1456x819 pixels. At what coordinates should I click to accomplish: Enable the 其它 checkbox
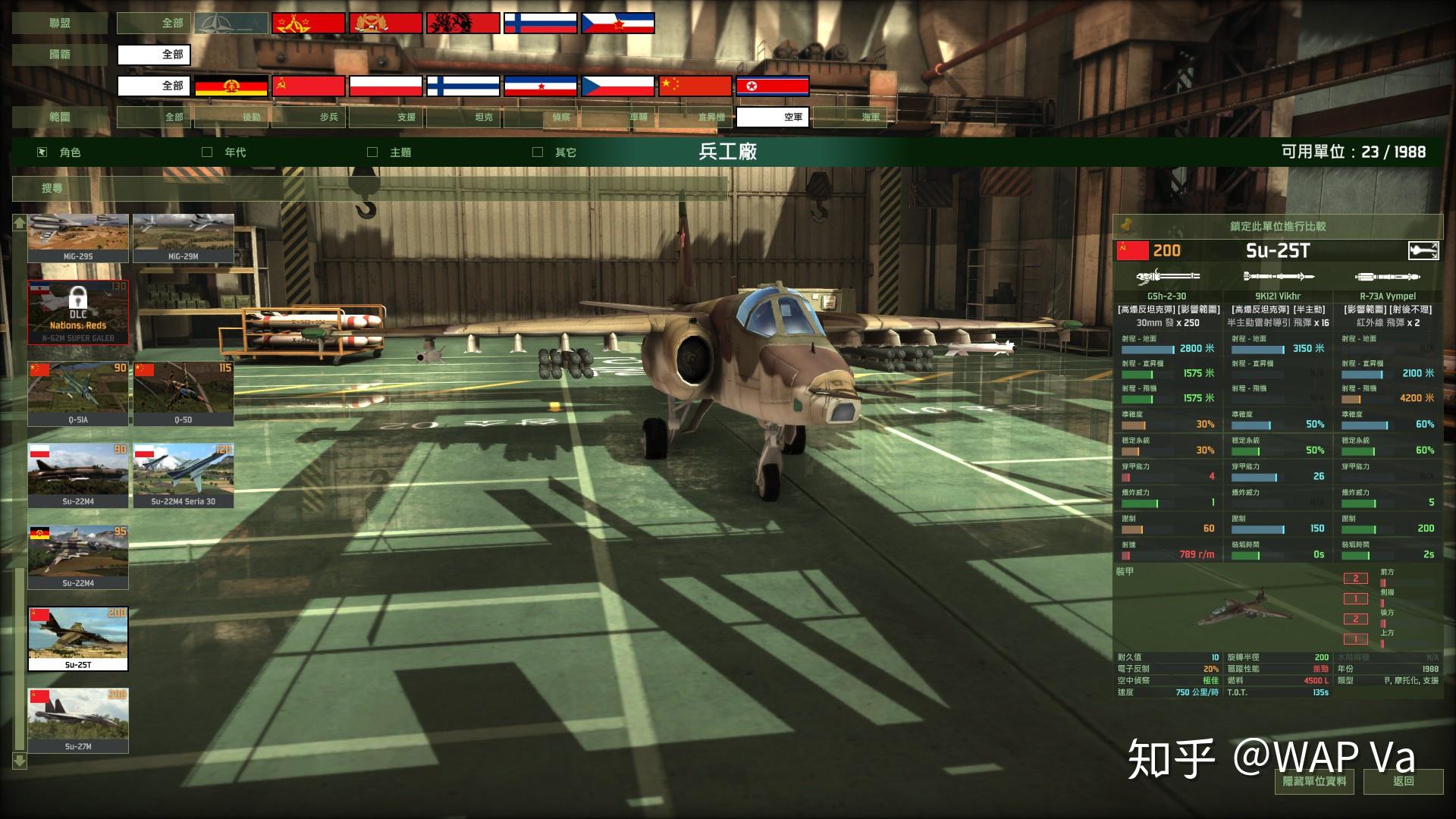(538, 152)
